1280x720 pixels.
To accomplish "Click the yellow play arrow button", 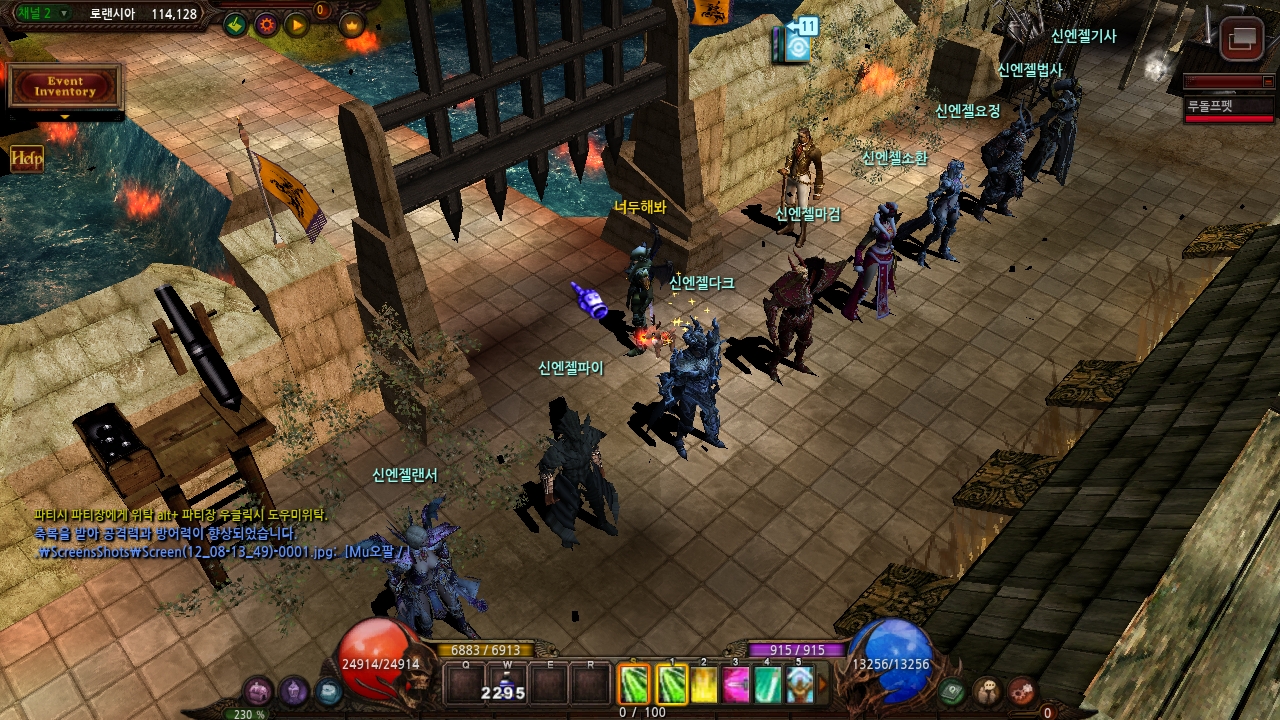I will click(x=296, y=25).
